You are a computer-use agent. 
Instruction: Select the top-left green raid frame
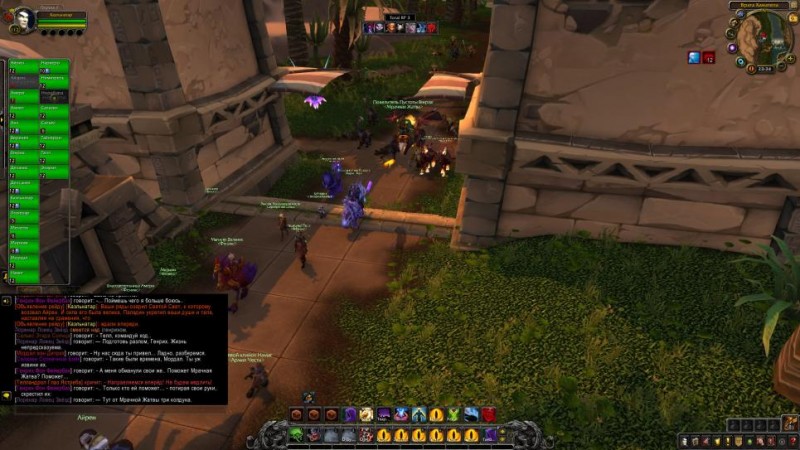click(22, 66)
